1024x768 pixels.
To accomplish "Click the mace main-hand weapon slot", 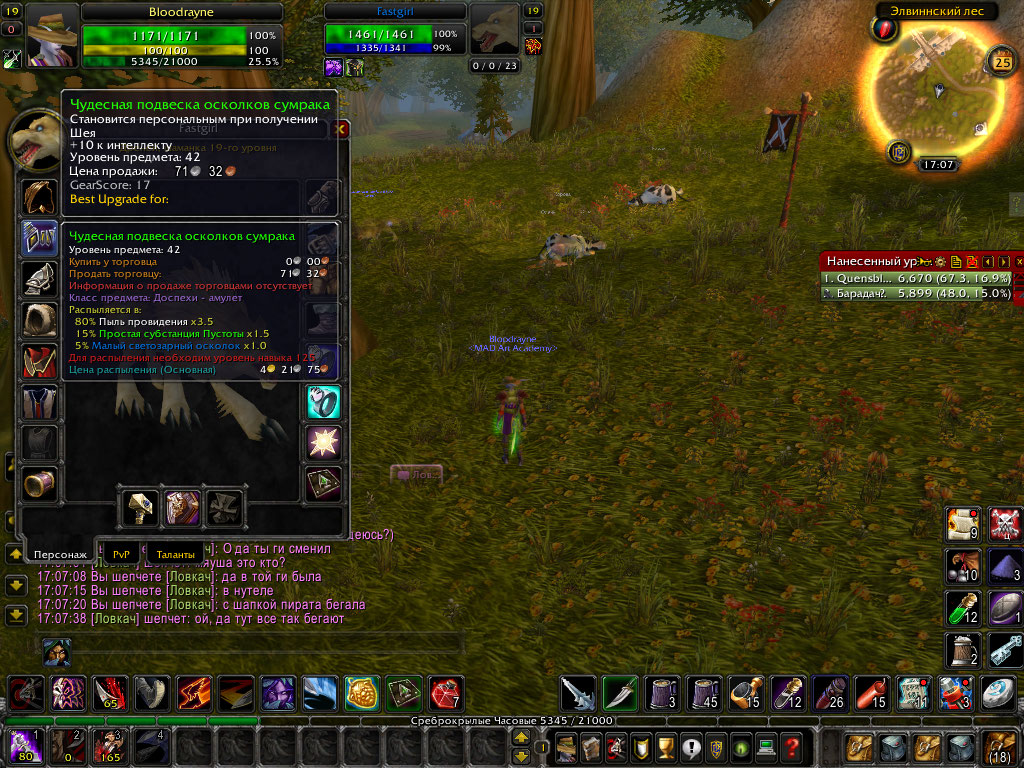I will coord(140,508).
